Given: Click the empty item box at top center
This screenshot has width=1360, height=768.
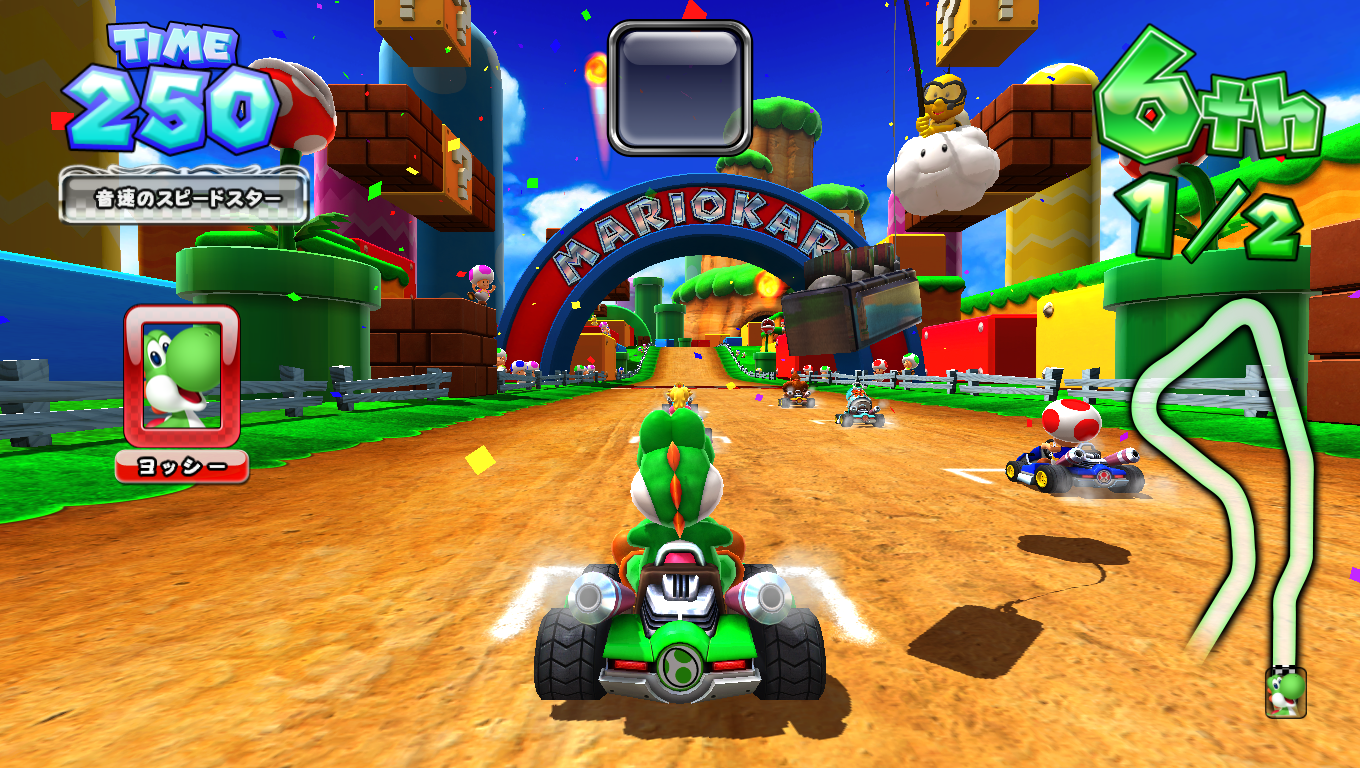Looking at the screenshot, I should (x=680, y=85).
